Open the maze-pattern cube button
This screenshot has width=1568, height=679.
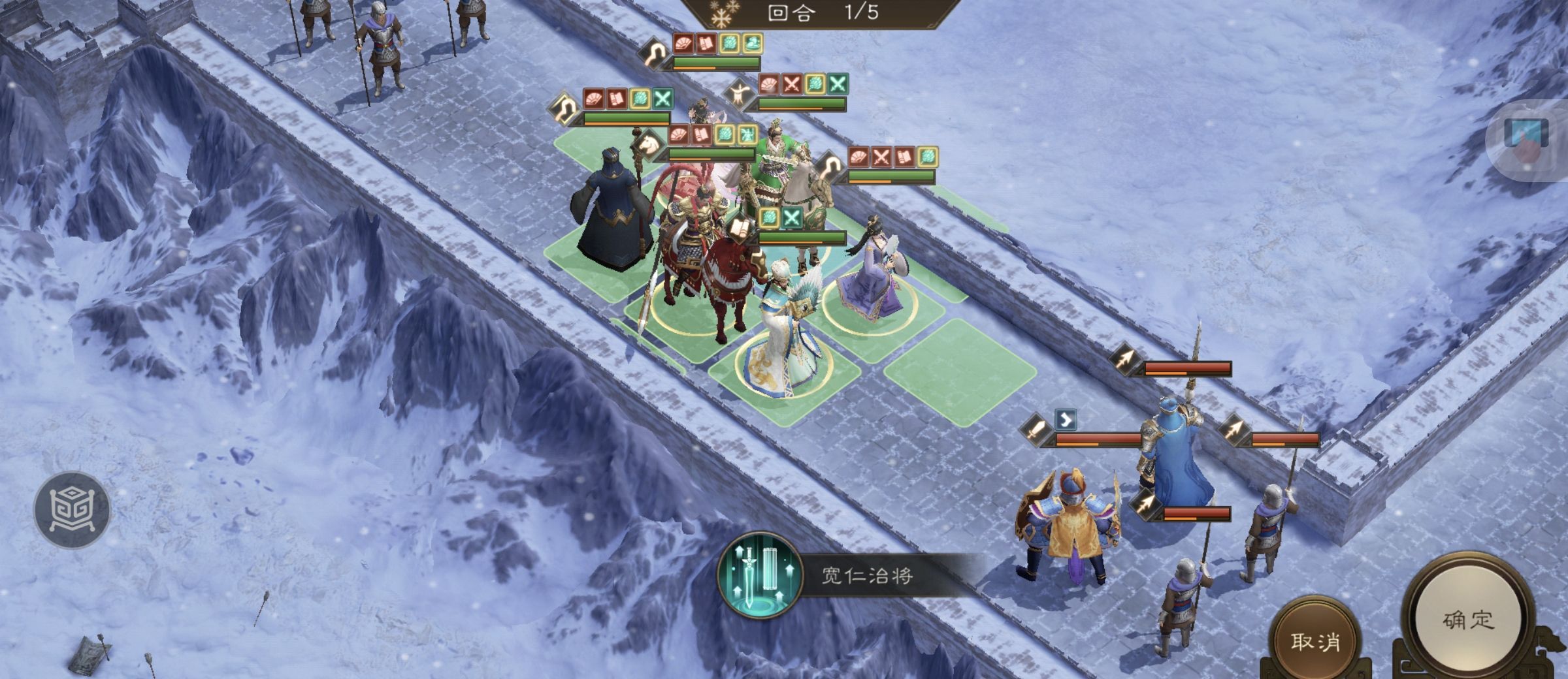tap(72, 509)
